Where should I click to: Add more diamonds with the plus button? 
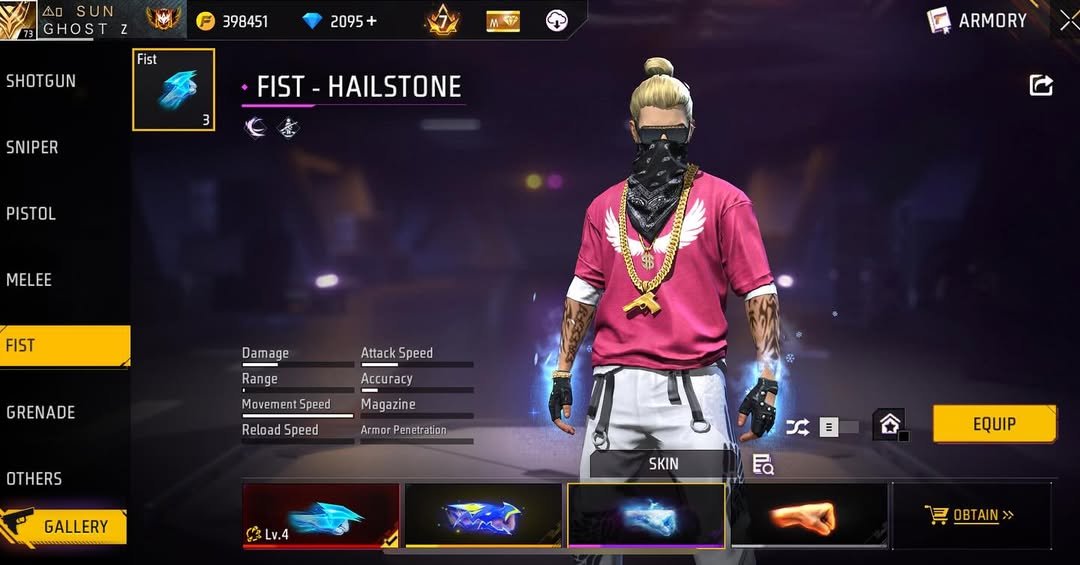(371, 21)
